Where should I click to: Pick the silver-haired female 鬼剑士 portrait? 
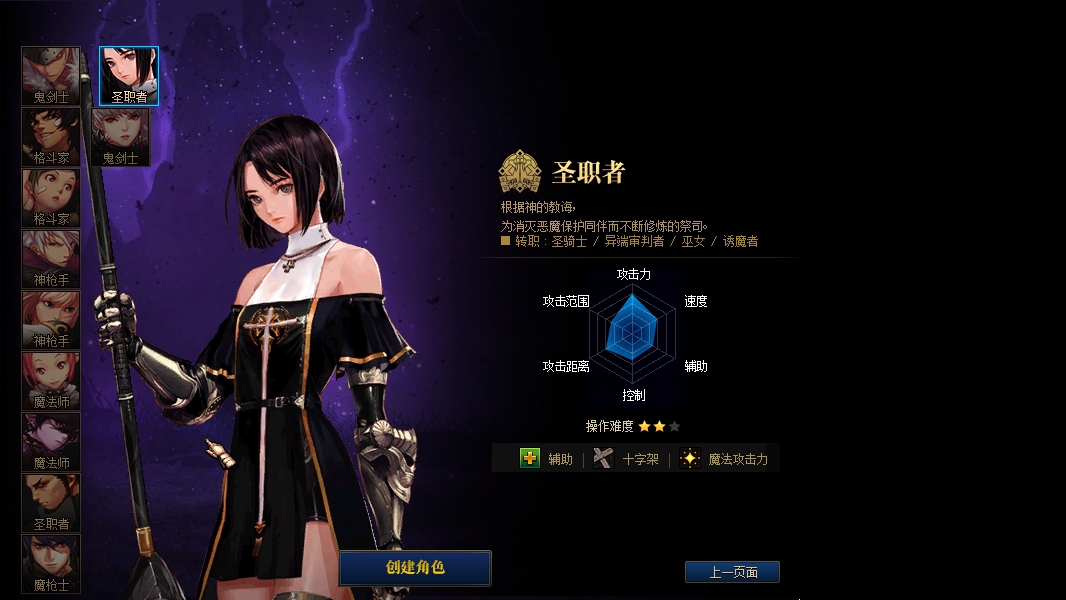(121, 136)
